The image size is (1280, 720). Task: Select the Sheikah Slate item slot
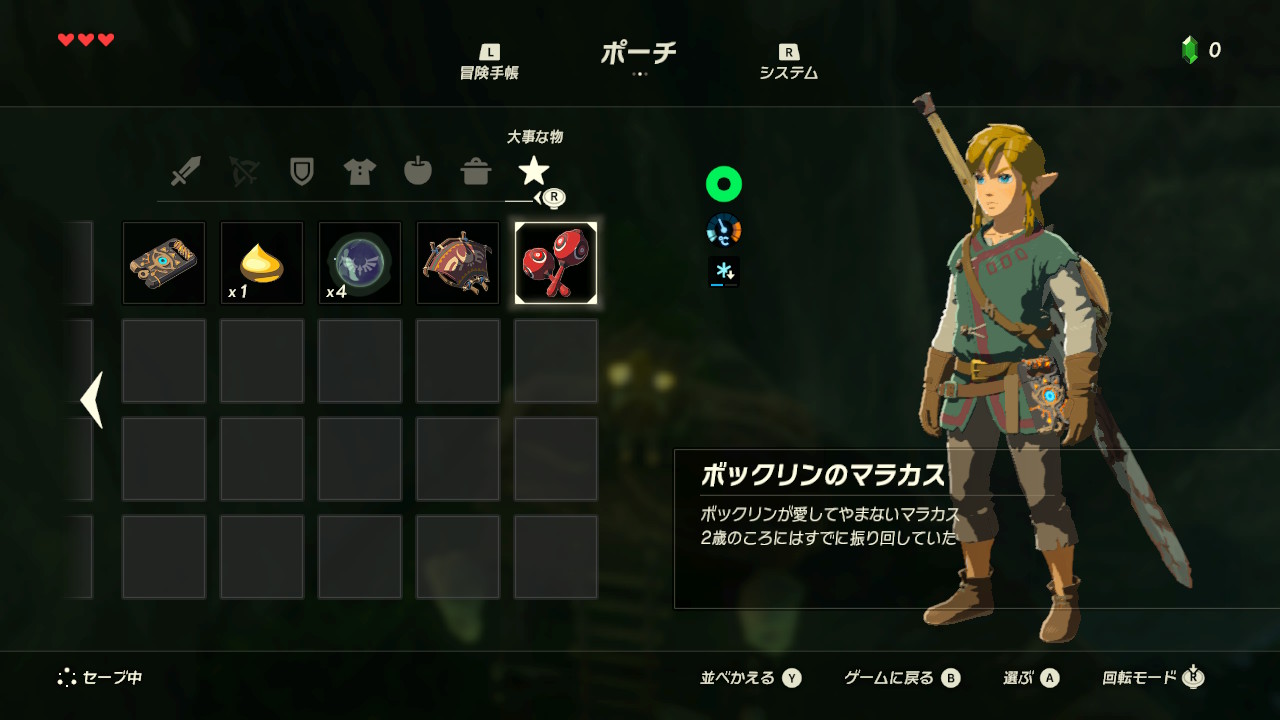click(163, 263)
